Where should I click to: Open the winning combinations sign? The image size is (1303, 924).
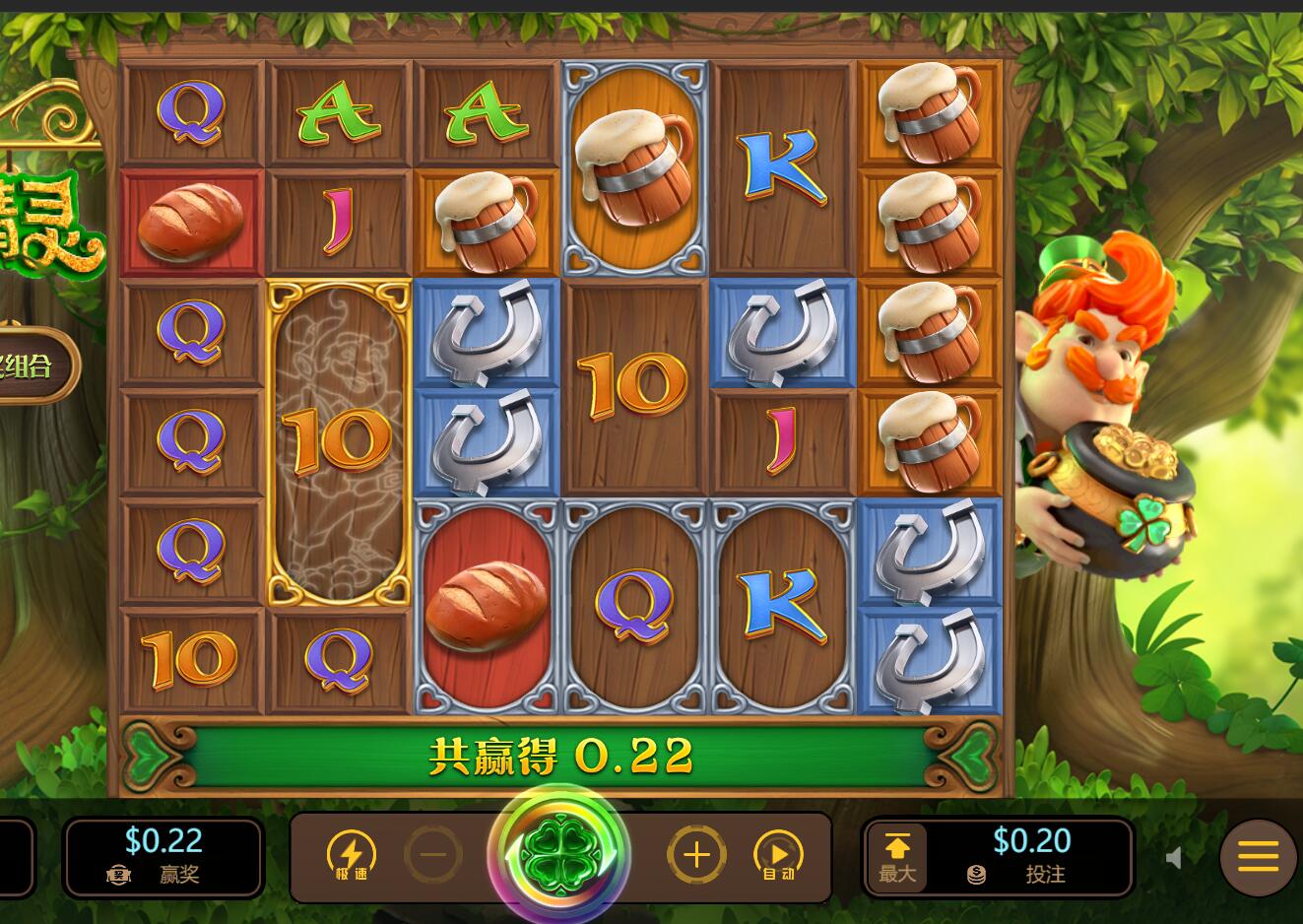[34, 366]
